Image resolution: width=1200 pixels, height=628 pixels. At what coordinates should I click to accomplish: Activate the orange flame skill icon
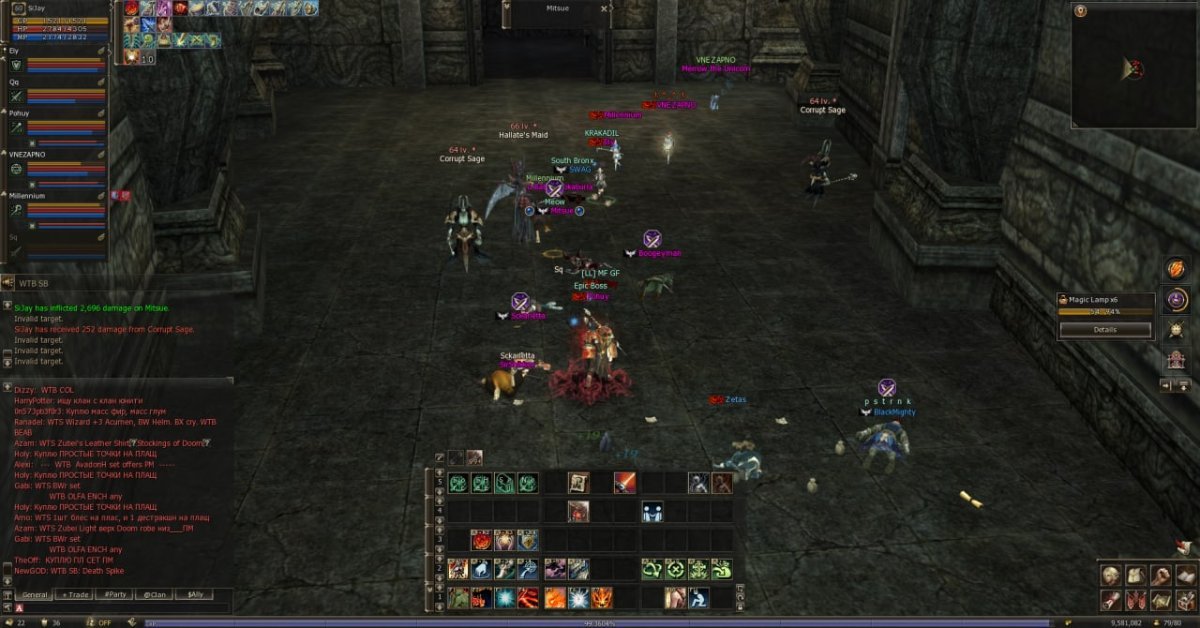pyautogui.click(x=555, y=598)
